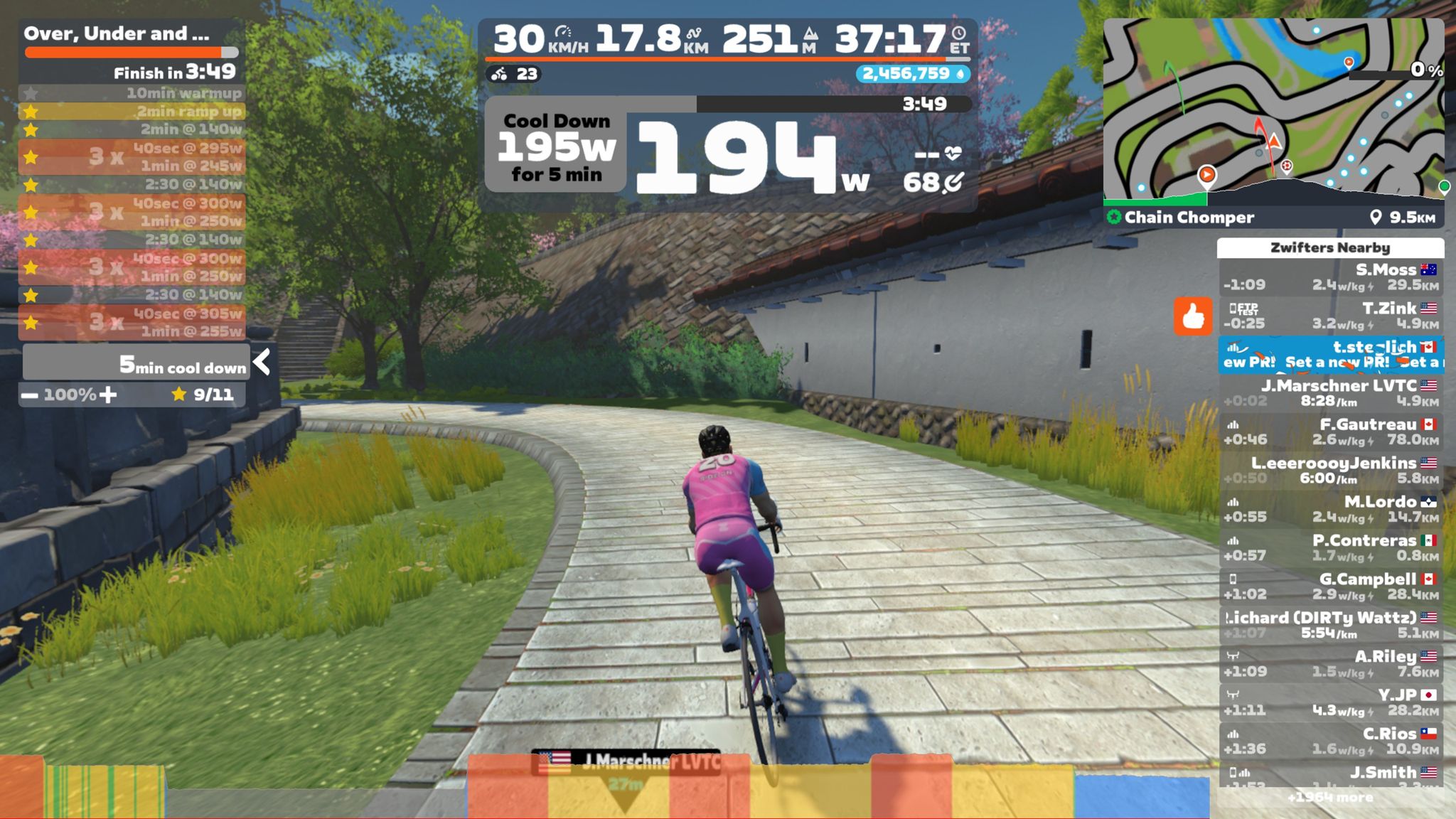This screenshot has height=819, width=1456.
Task: Select M.Lordo in Zwifters Nearby
Action: [1330, 509]
